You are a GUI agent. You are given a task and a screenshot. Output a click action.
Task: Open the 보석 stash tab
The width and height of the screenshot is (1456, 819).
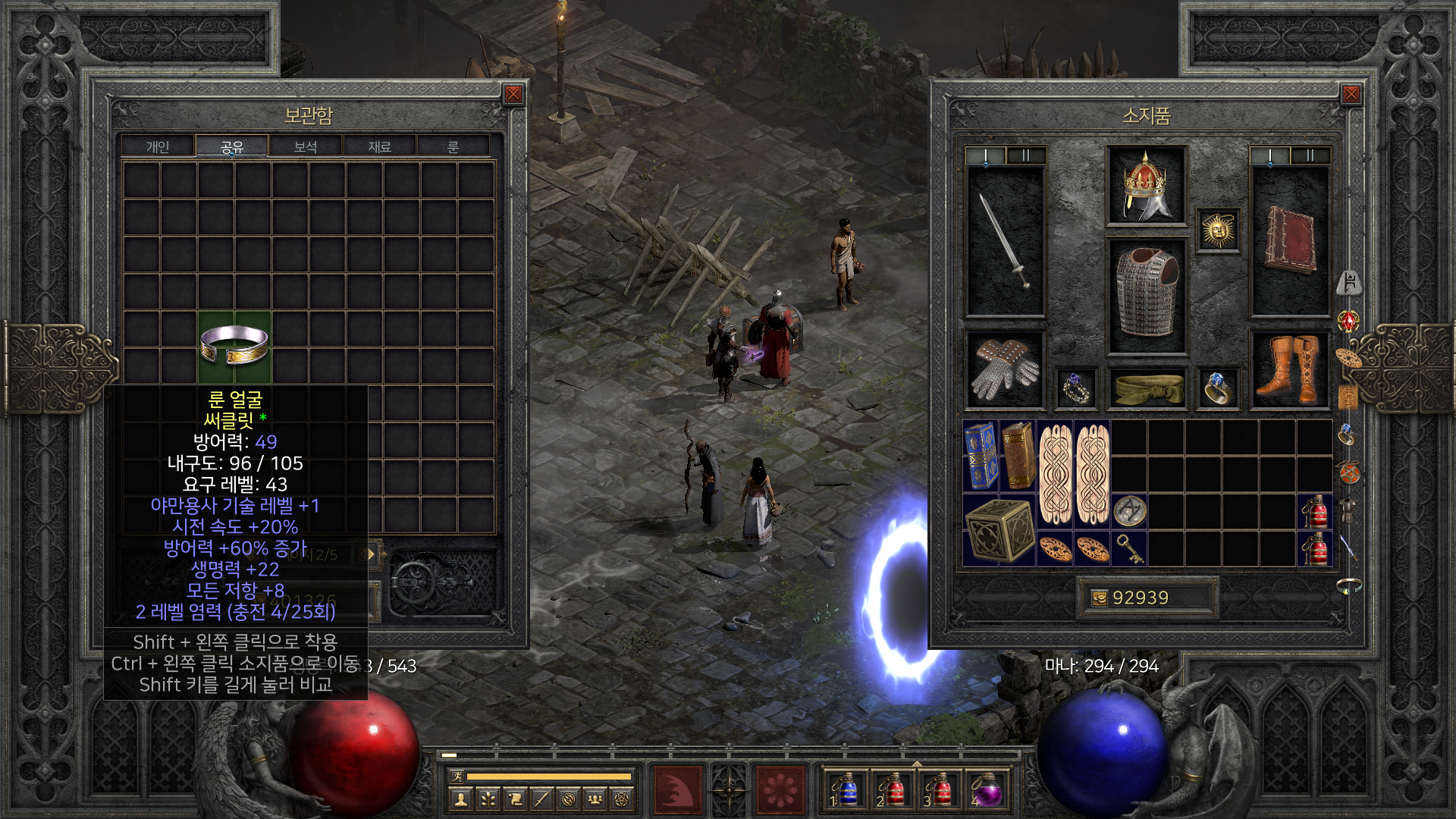(306, 146)
